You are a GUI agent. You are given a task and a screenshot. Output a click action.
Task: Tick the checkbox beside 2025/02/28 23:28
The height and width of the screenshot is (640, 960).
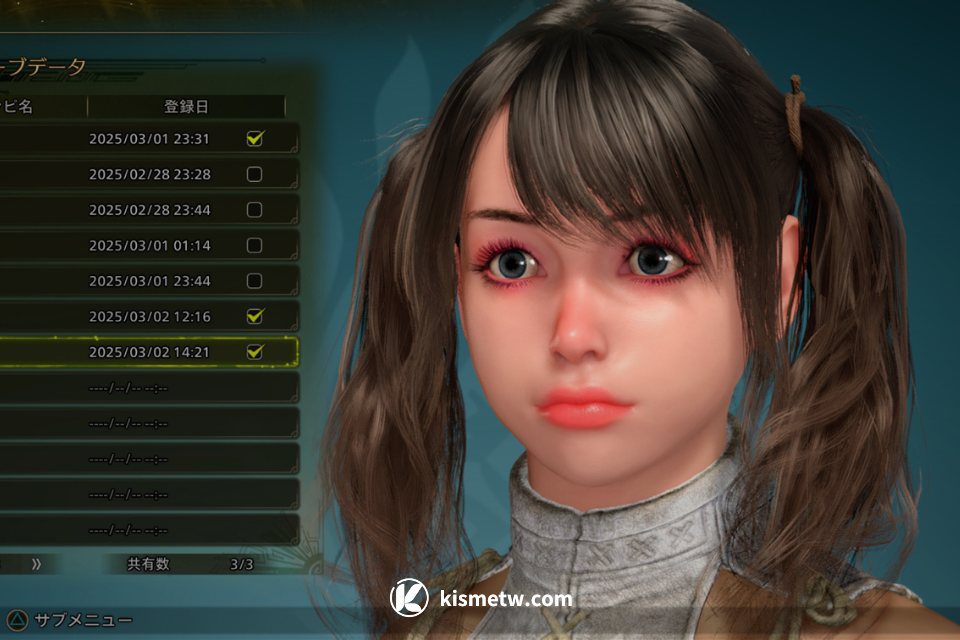[254, 174]
